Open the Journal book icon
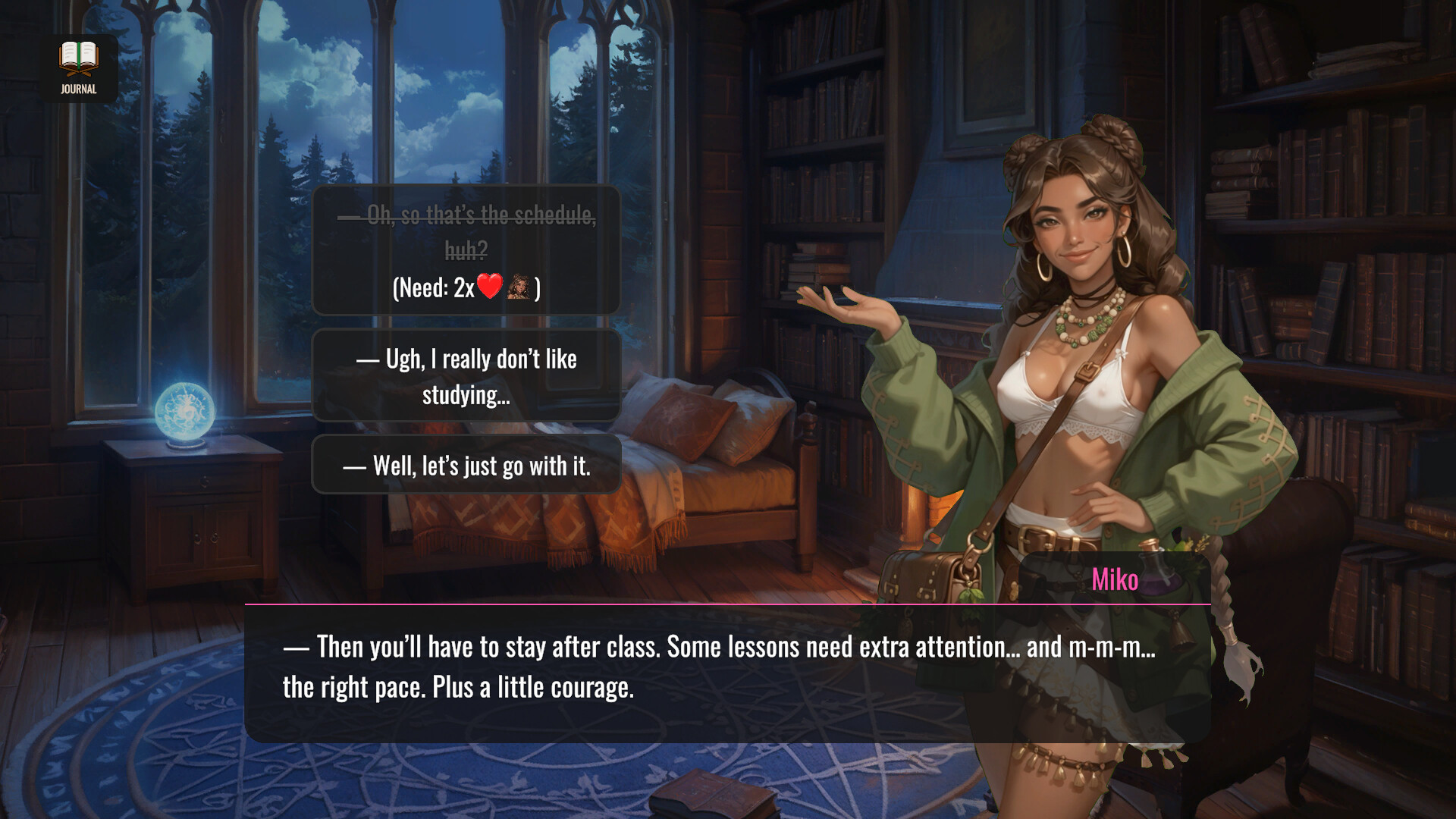The image size is (1456, 819). [79, 67]
